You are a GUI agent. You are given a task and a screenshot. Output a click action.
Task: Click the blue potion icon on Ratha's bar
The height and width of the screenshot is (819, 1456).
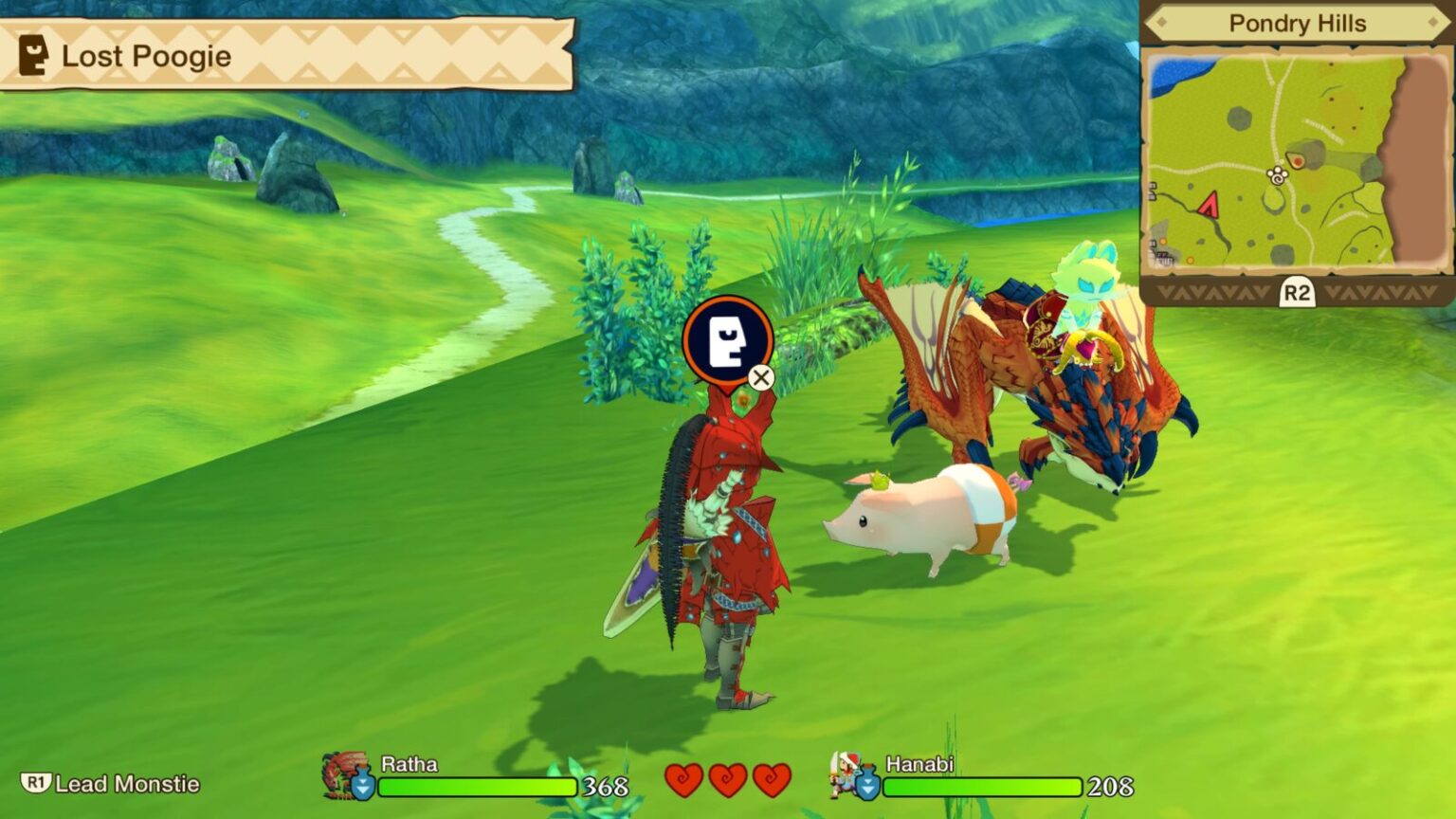(361, 785)
